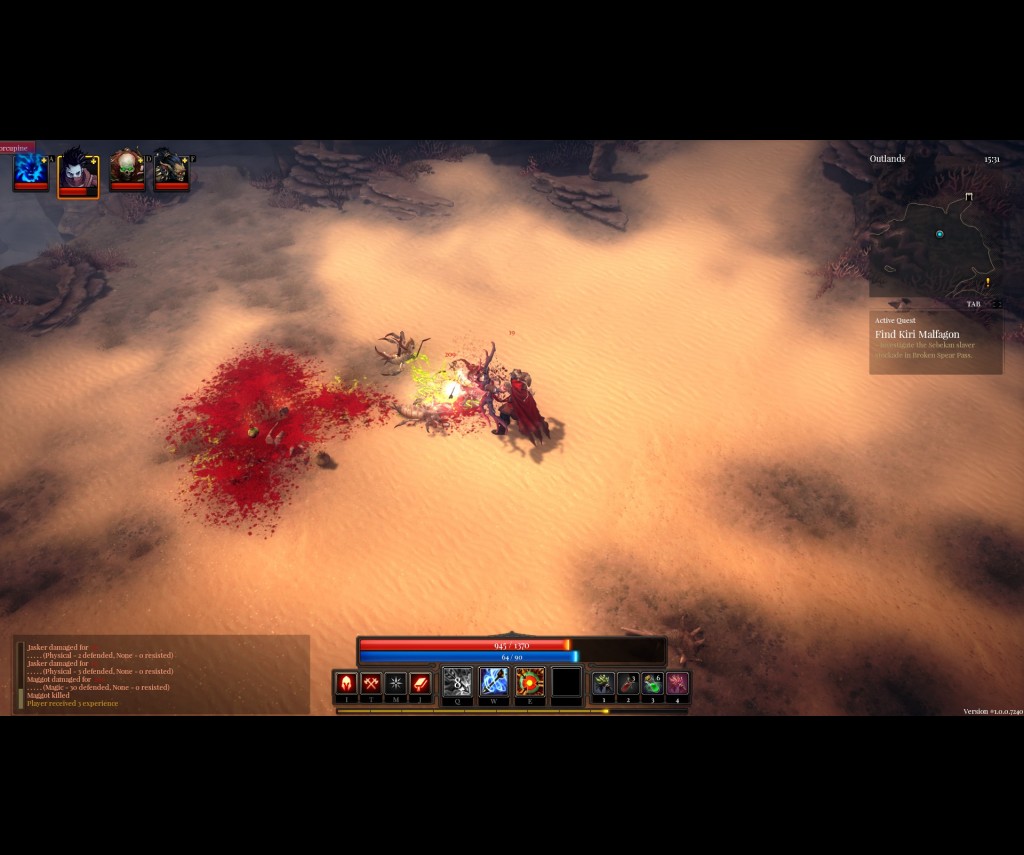Open the red helmet character menu icon
The height and width of the screenshot is (855, 1024).
347,683
